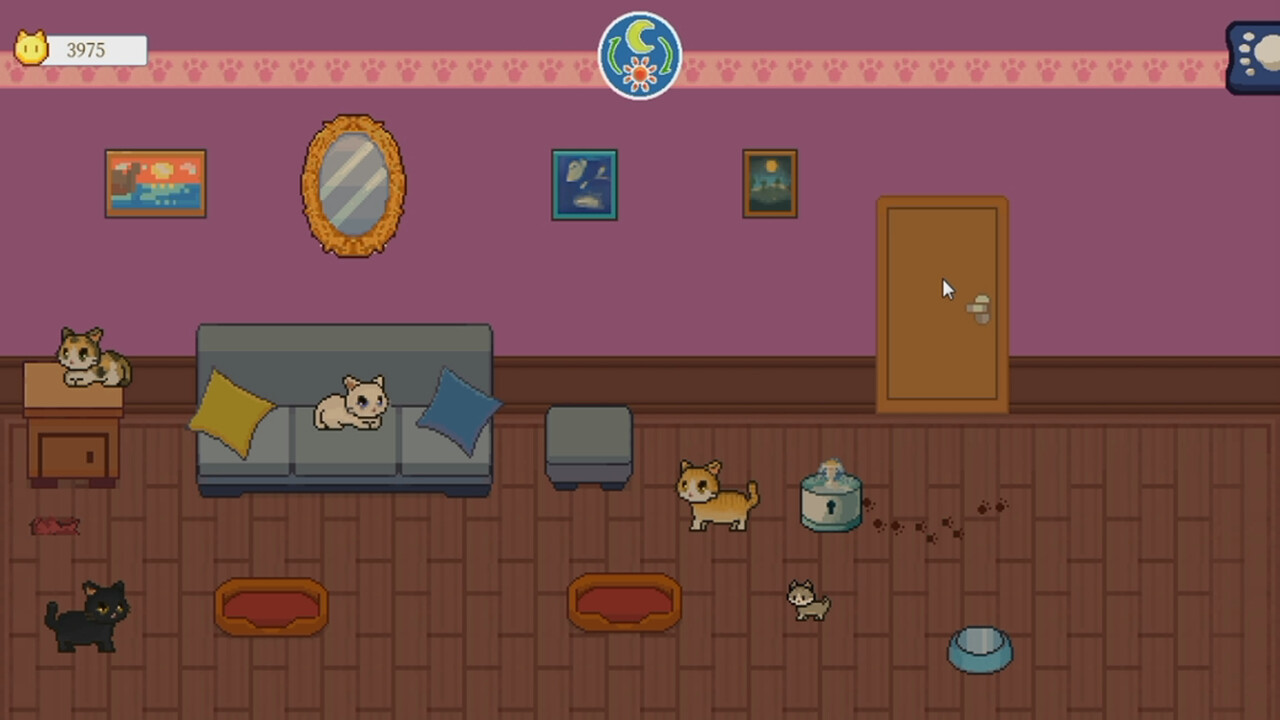This screenshot has width=1280, height=720.
Task: Select the sunset painting on the left wall
Action: tap(155, 183)
